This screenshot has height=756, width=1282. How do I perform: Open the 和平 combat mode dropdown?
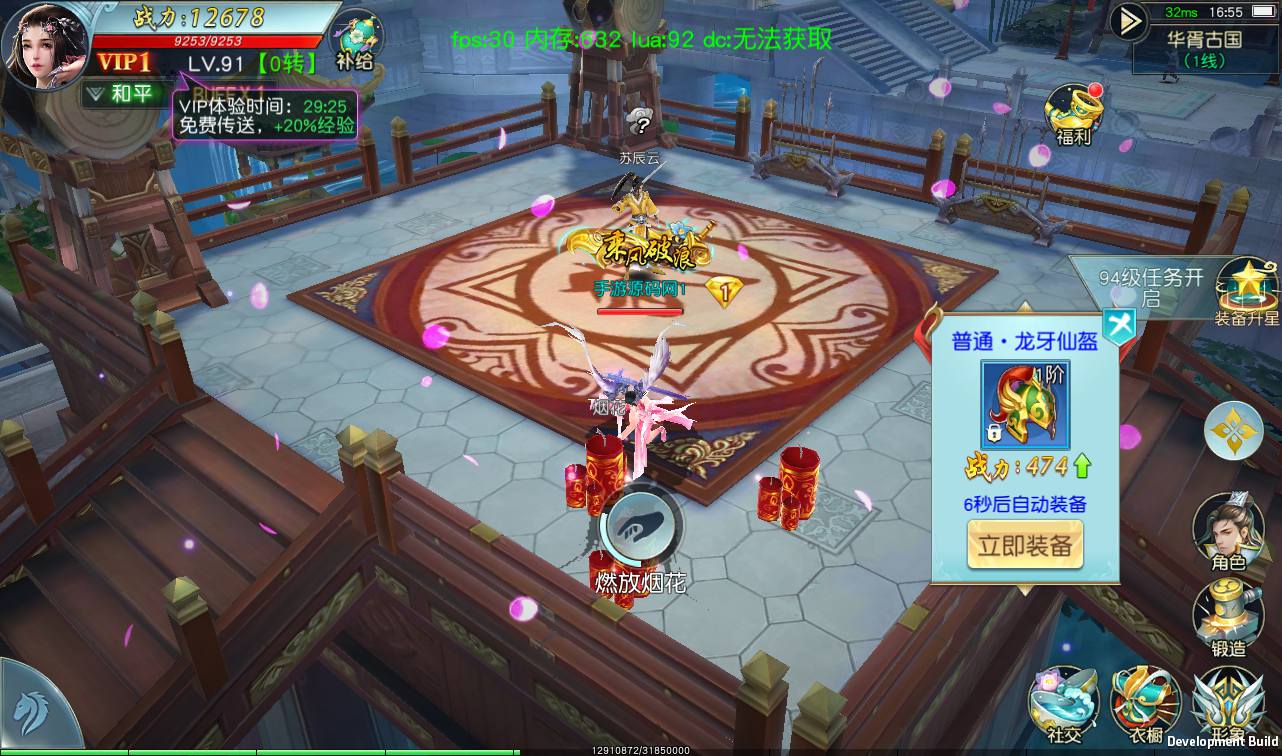122,94
